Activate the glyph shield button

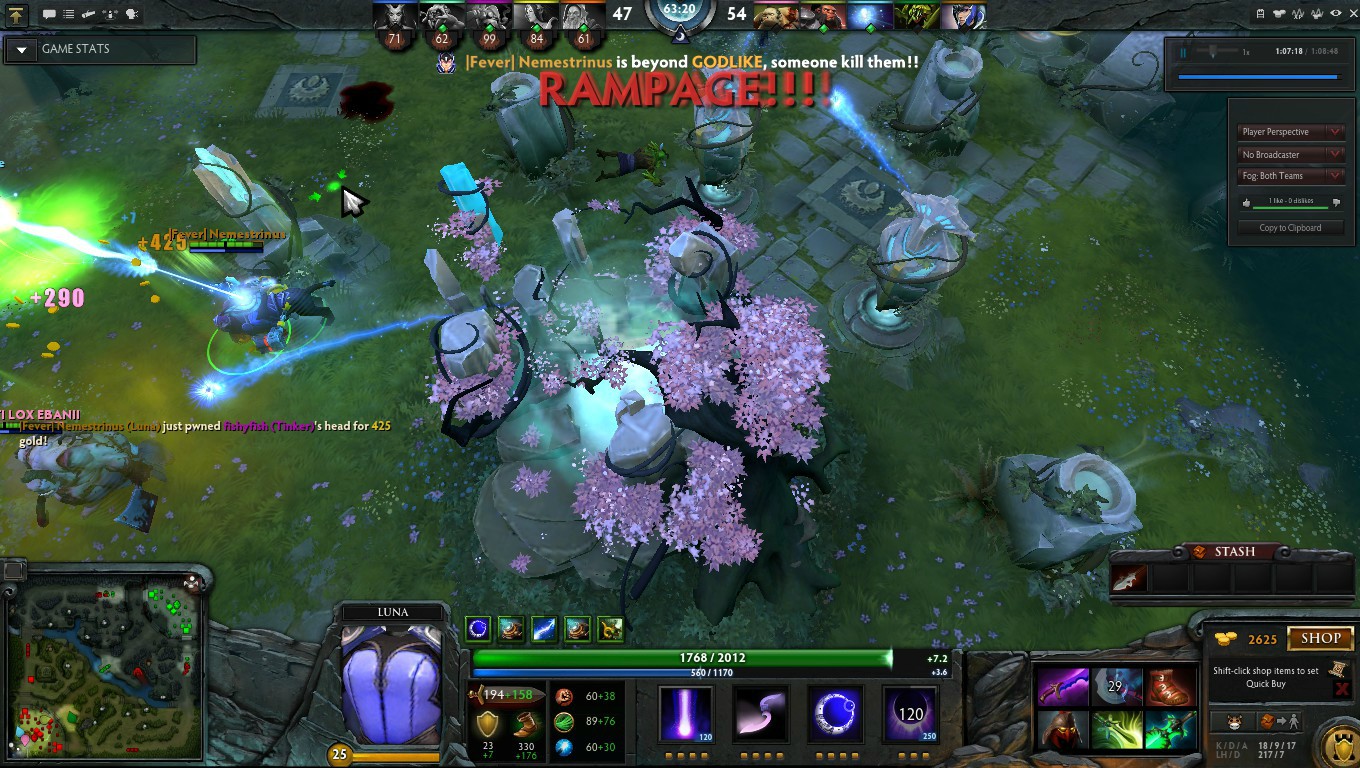click(1338, 746)
